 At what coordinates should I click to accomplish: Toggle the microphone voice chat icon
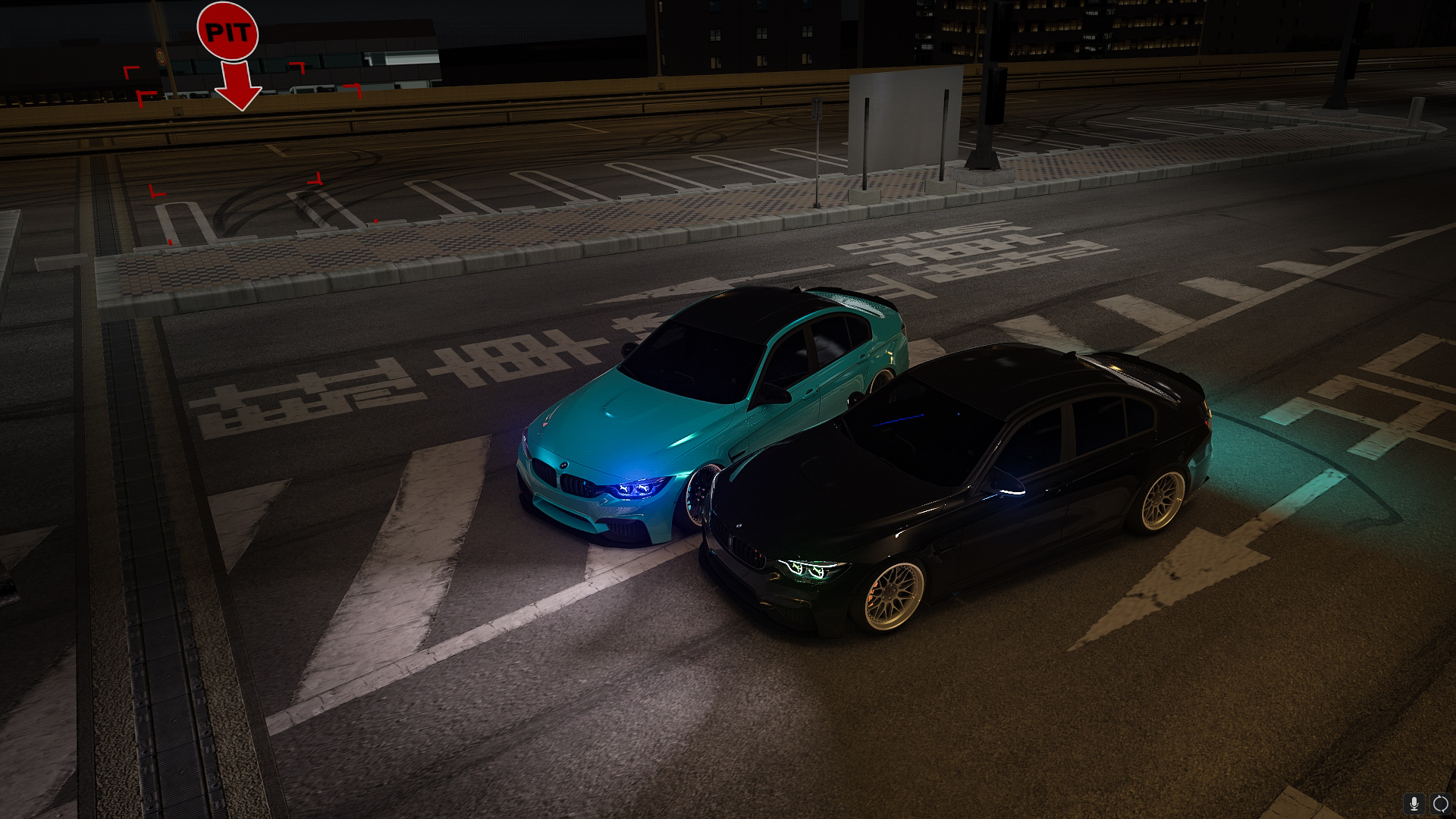1414,803
